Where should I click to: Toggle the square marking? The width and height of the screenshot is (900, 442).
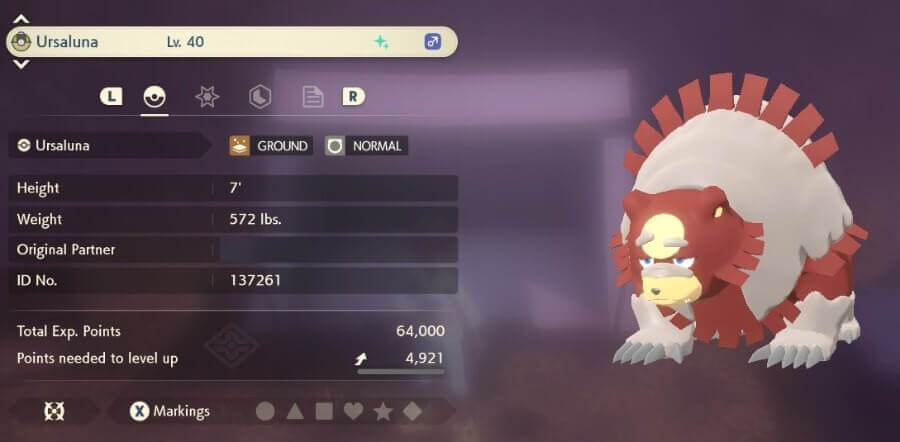[324, 411]
